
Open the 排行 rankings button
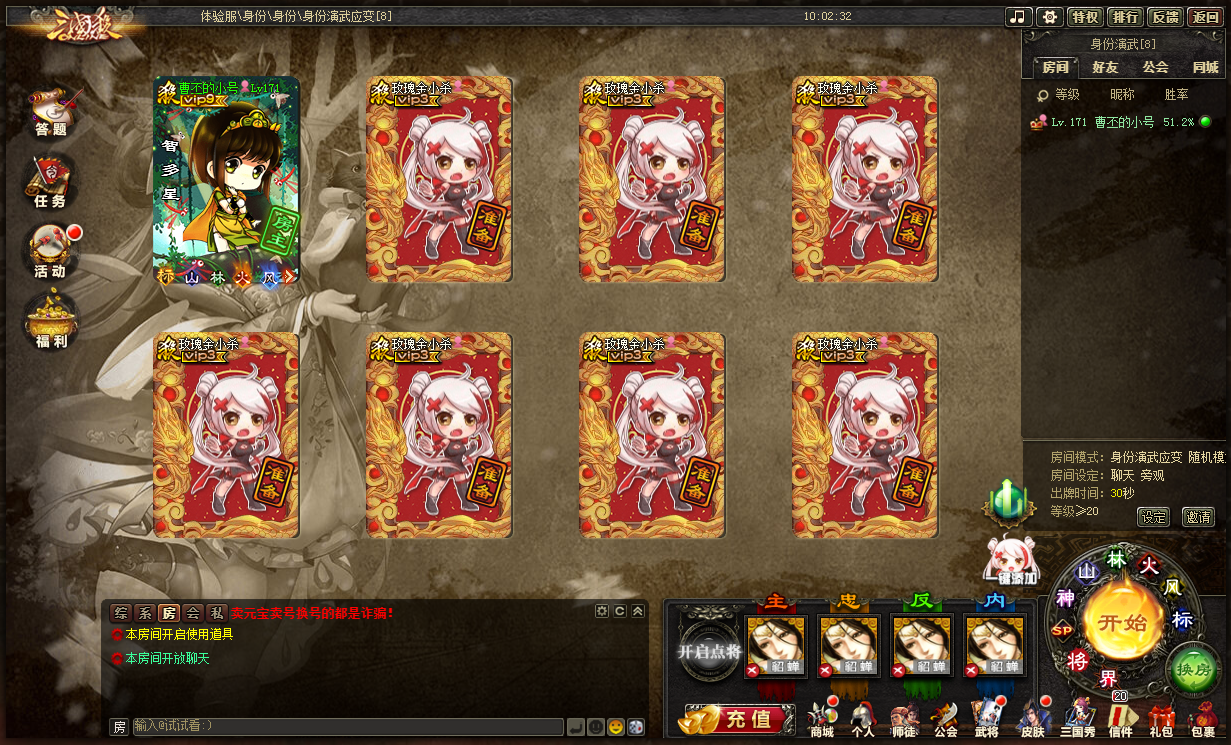click(1125, 17)
